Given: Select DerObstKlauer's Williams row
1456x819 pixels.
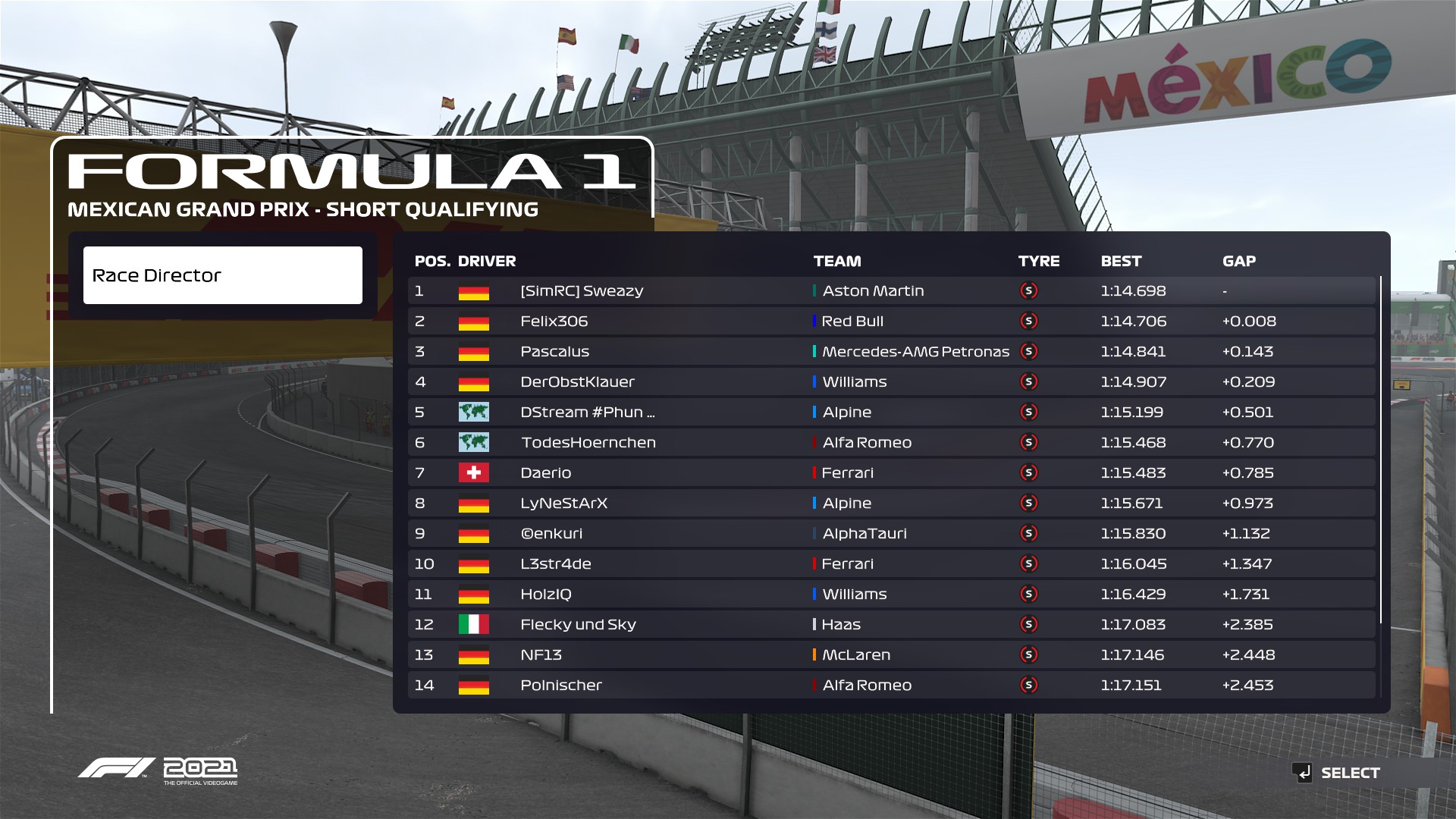Looking at the screenshot, I should [891, 382].
